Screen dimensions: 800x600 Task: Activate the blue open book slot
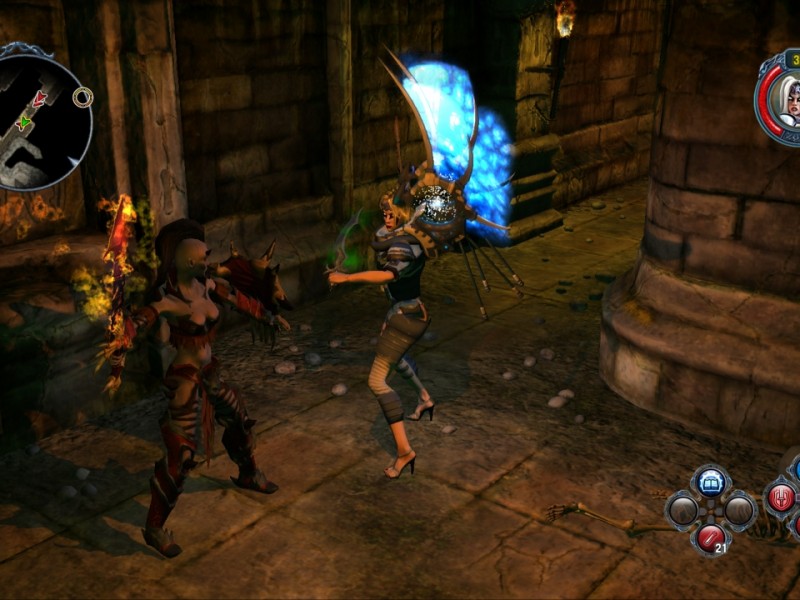pyautogui.click(x=711, y=481)
